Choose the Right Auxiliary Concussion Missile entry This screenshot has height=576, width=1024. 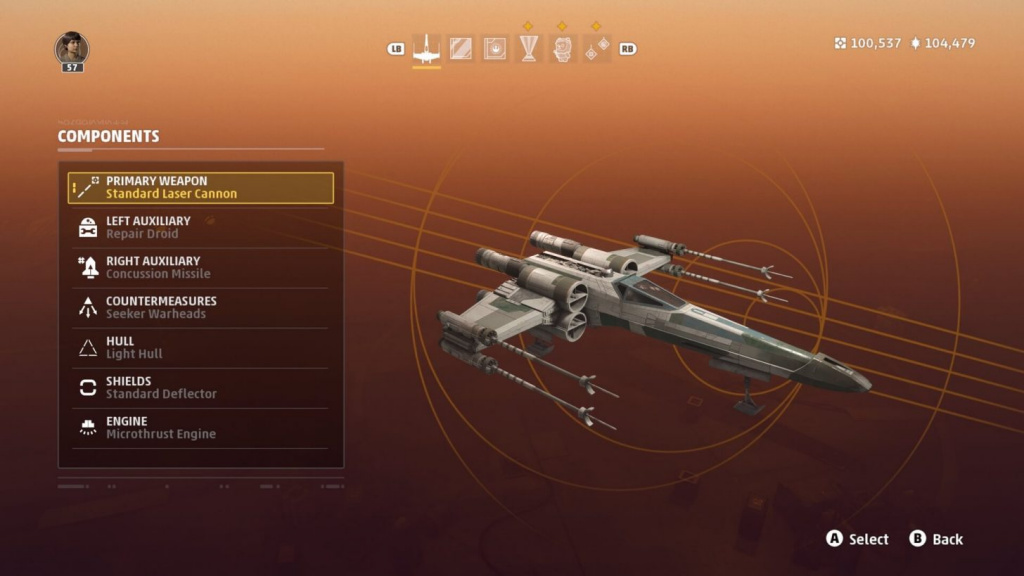[x=200, y=268]
